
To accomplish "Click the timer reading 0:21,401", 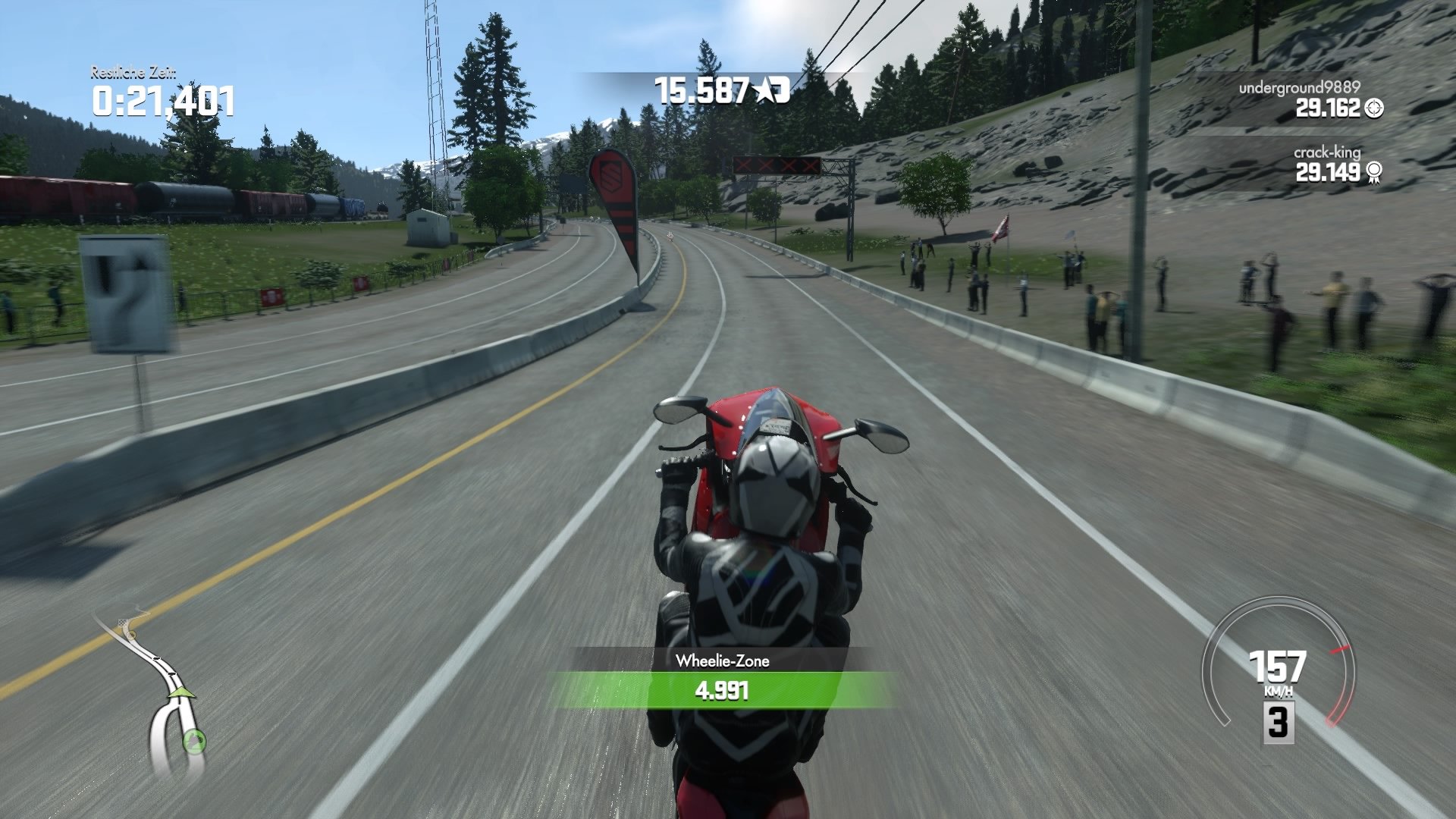I will click(163, 99).
